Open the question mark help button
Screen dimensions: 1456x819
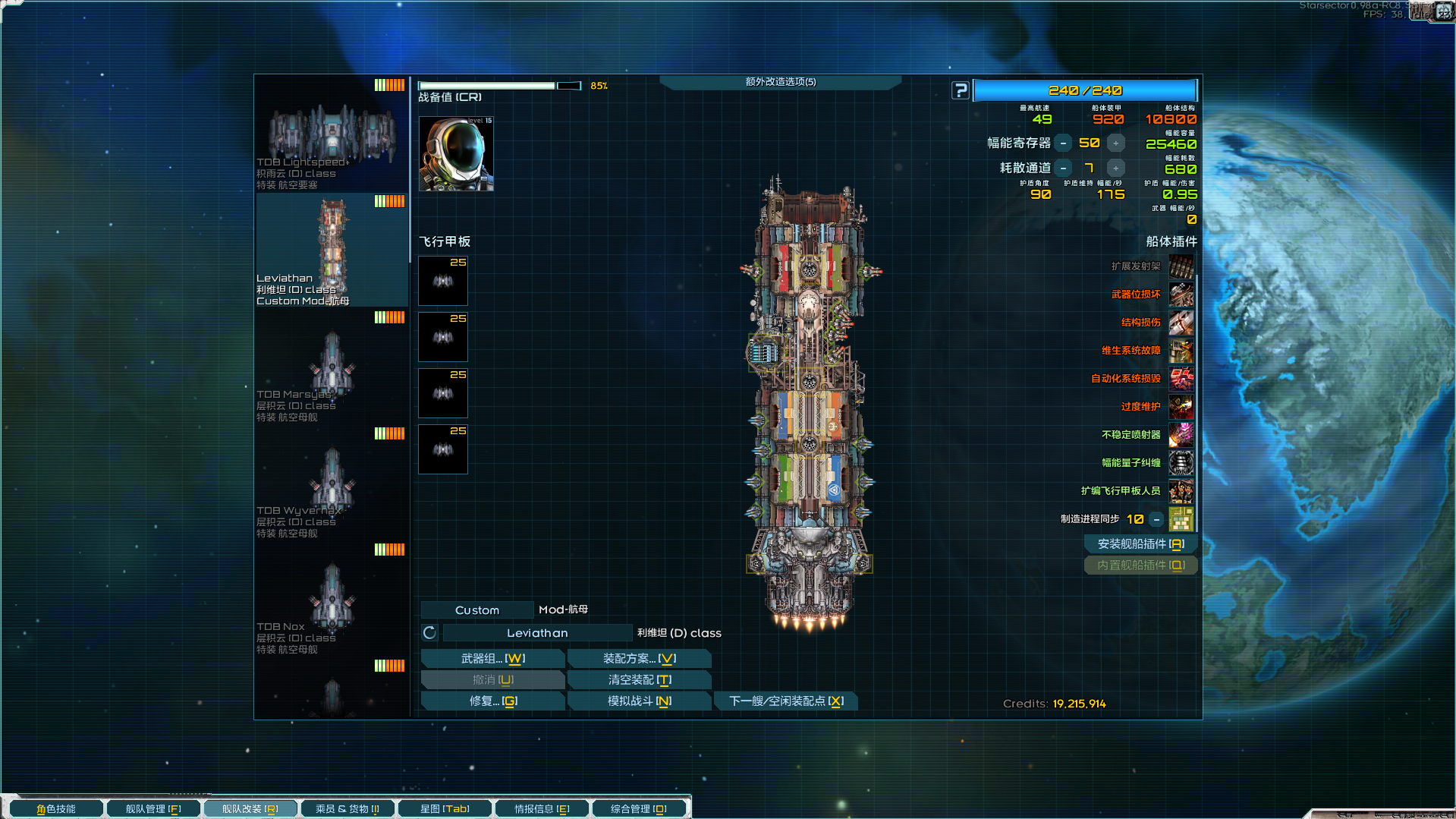tap(961, 91)
